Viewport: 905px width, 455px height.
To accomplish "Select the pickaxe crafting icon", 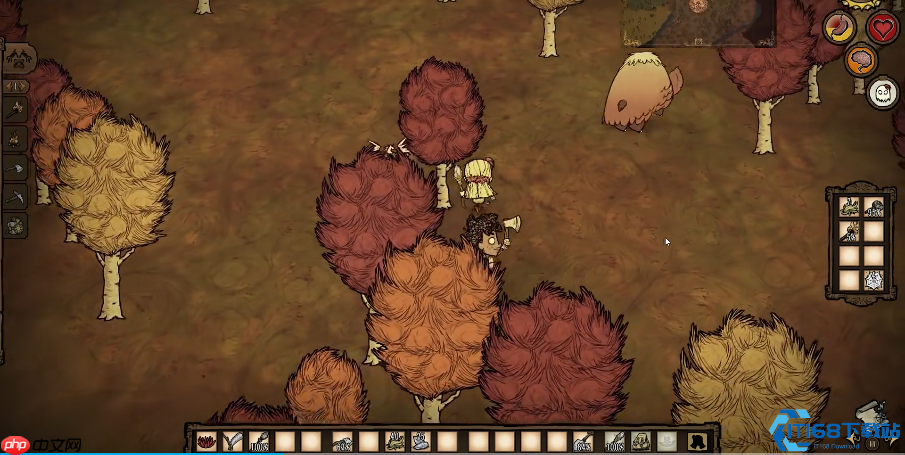I will 16,198.
